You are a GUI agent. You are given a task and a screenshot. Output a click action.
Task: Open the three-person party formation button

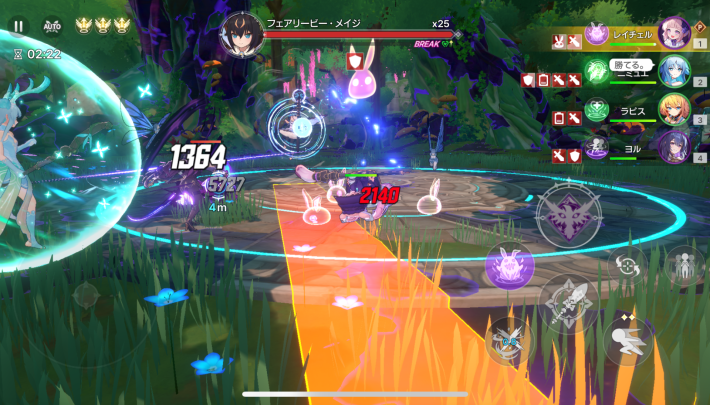tap(684, 266)
